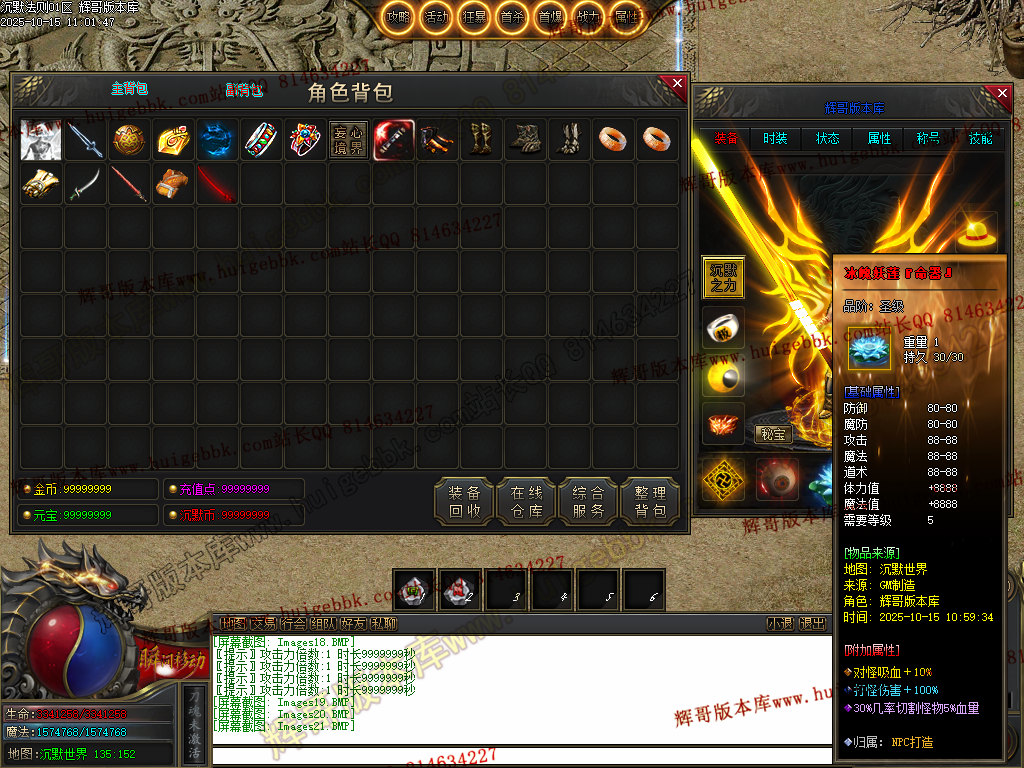
Task: Pick the blue swirling orb item
Action: pyautogui.click(x=217, y=141)
